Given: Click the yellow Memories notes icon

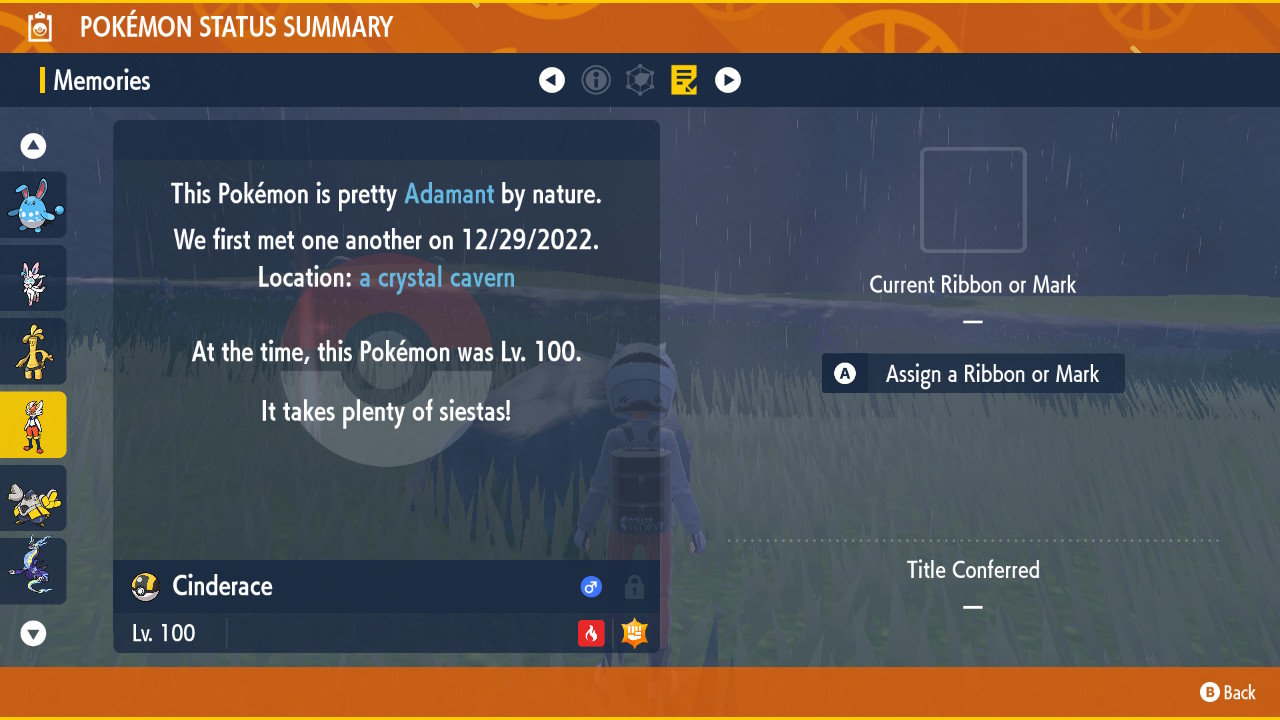Looking at the screenshot, I should click(684, 80).
